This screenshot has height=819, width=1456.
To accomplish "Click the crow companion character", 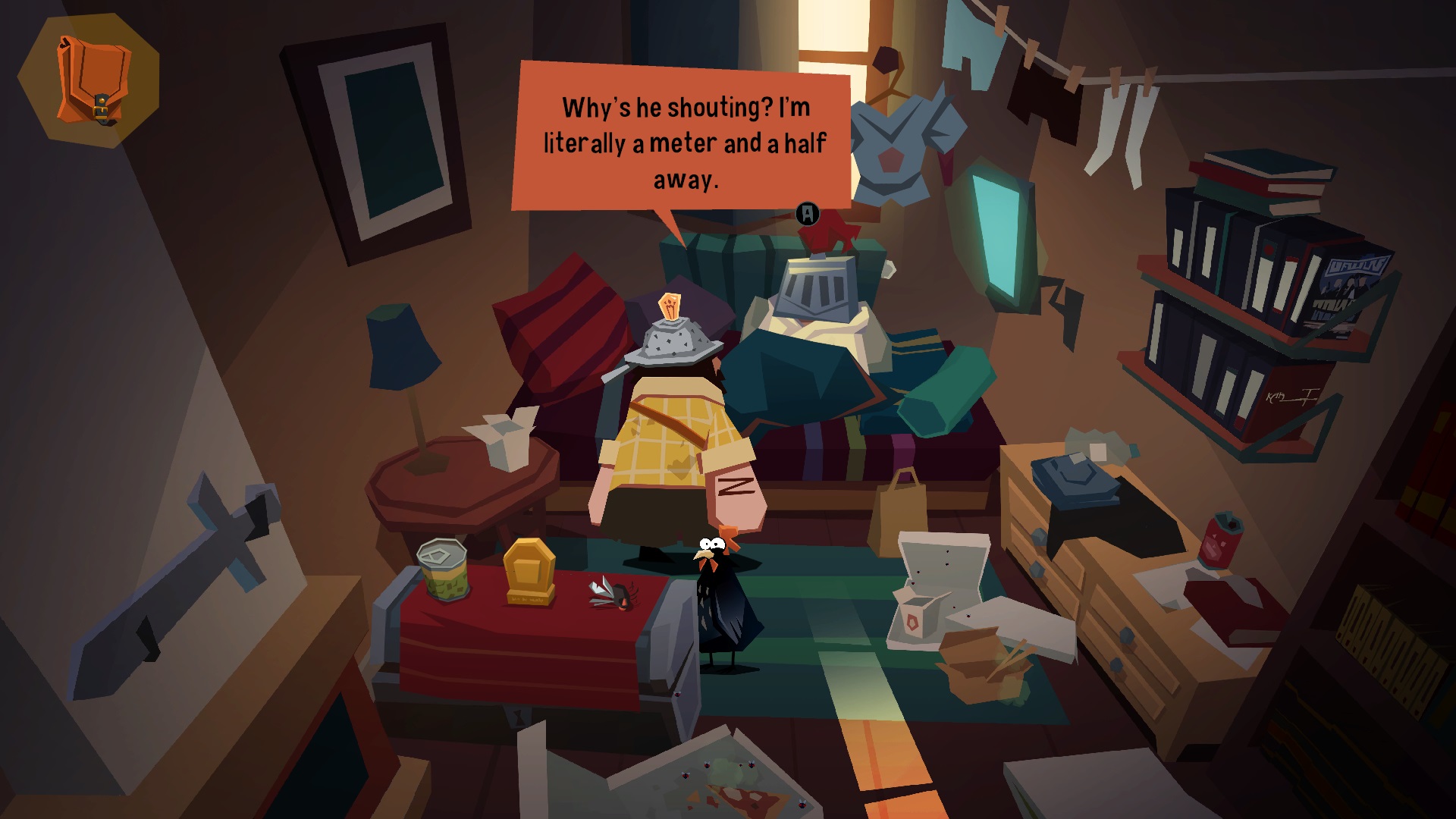I will pos(720,599).
